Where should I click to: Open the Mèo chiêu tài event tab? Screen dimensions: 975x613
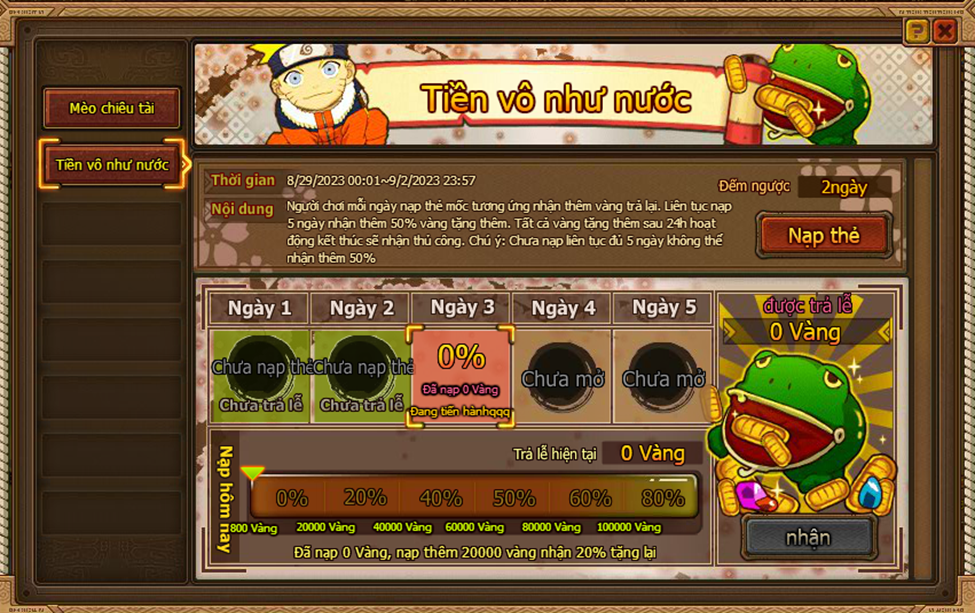(x=111, y=108)
